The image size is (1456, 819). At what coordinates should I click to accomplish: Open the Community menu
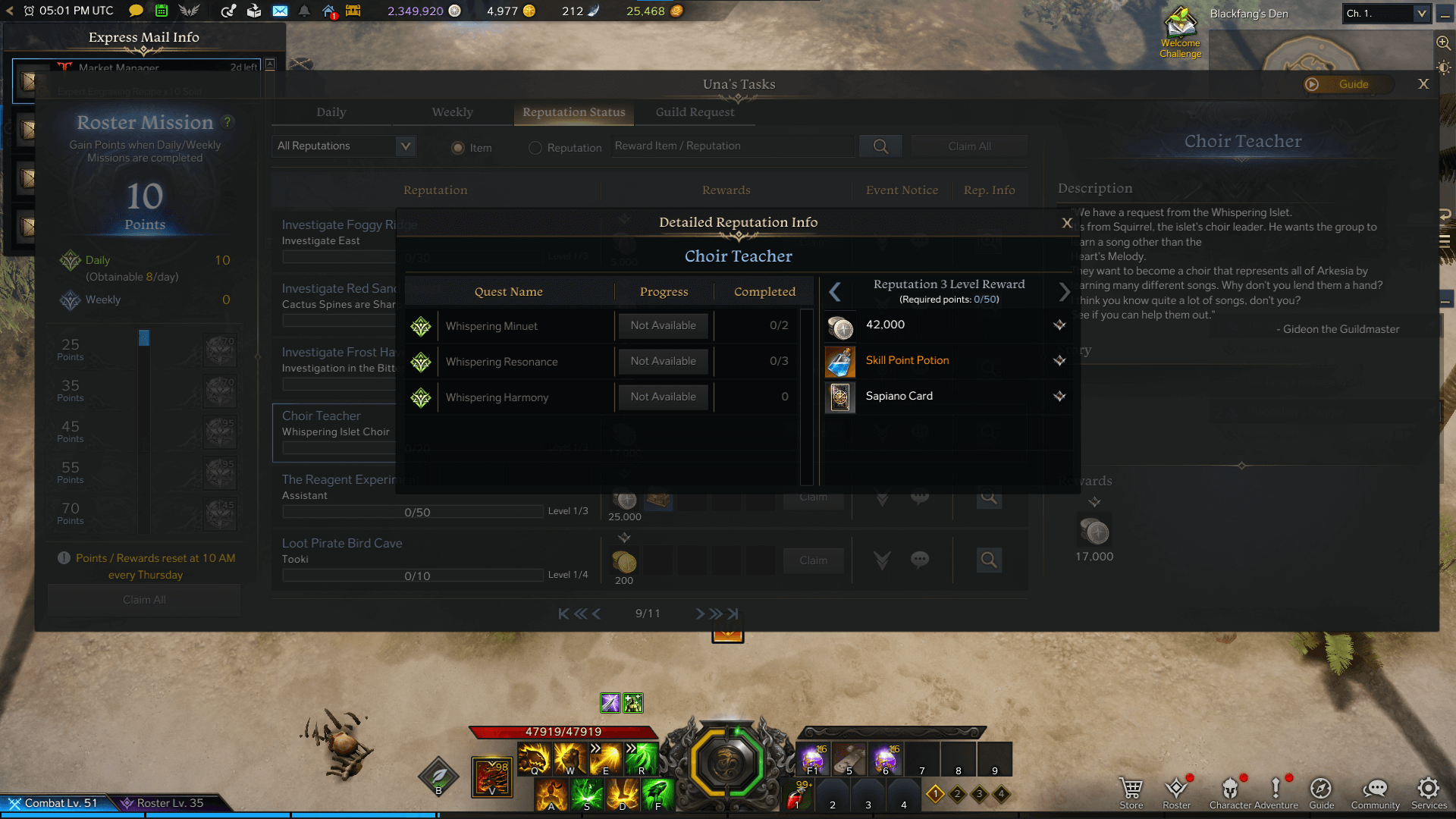coord(1375,792)
